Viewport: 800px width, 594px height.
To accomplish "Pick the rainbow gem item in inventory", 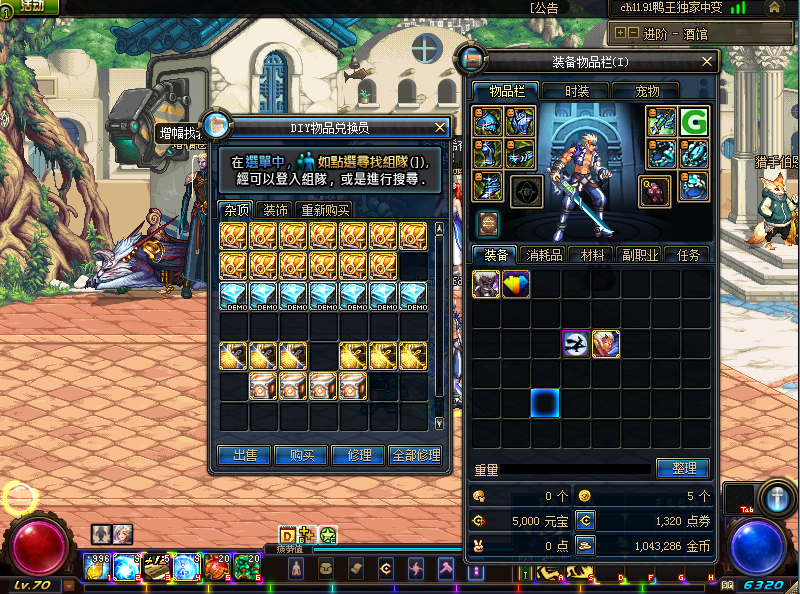I will tap(516, 284).
